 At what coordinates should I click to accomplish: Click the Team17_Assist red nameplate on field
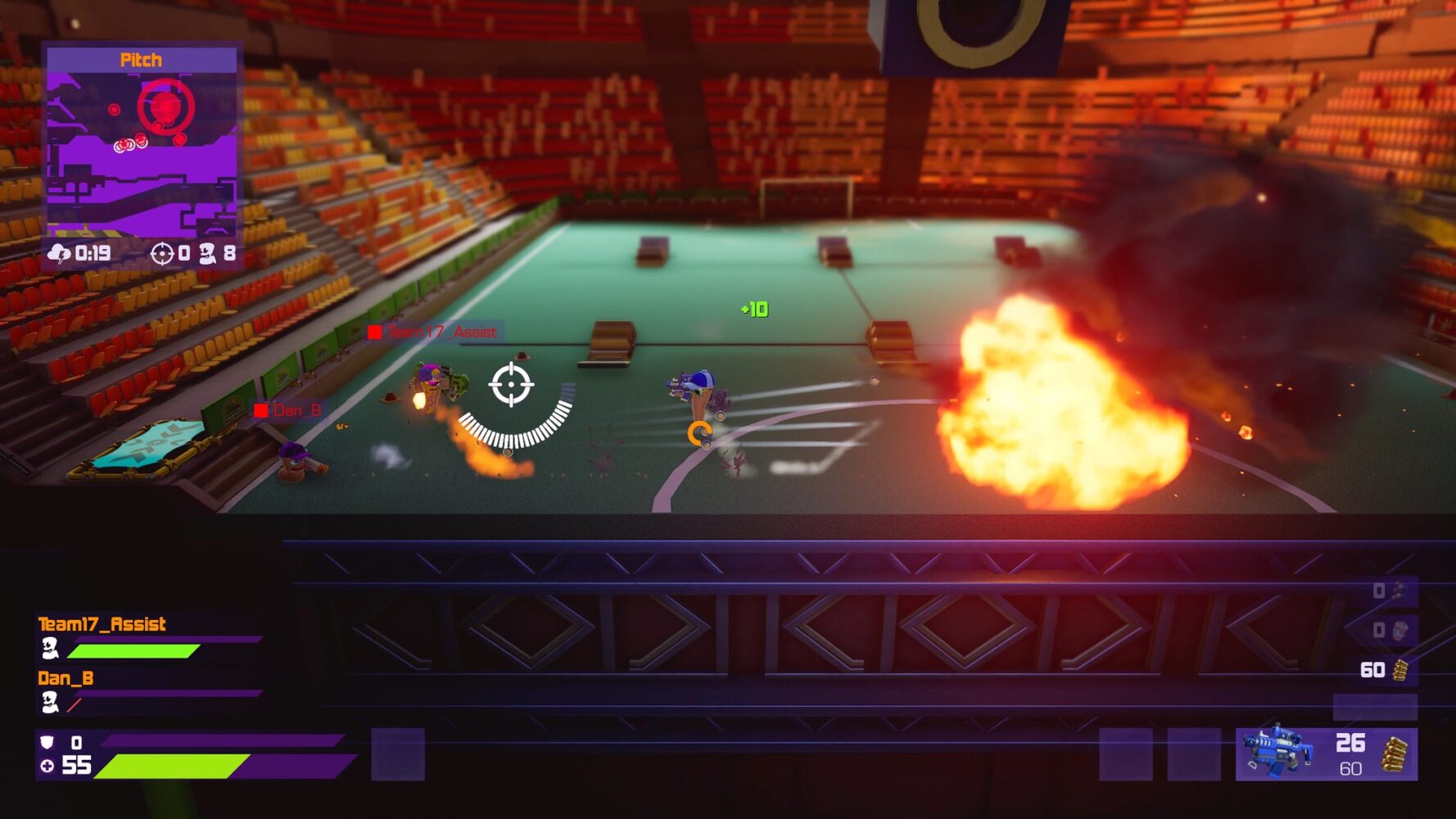click(x=432, y=332)
